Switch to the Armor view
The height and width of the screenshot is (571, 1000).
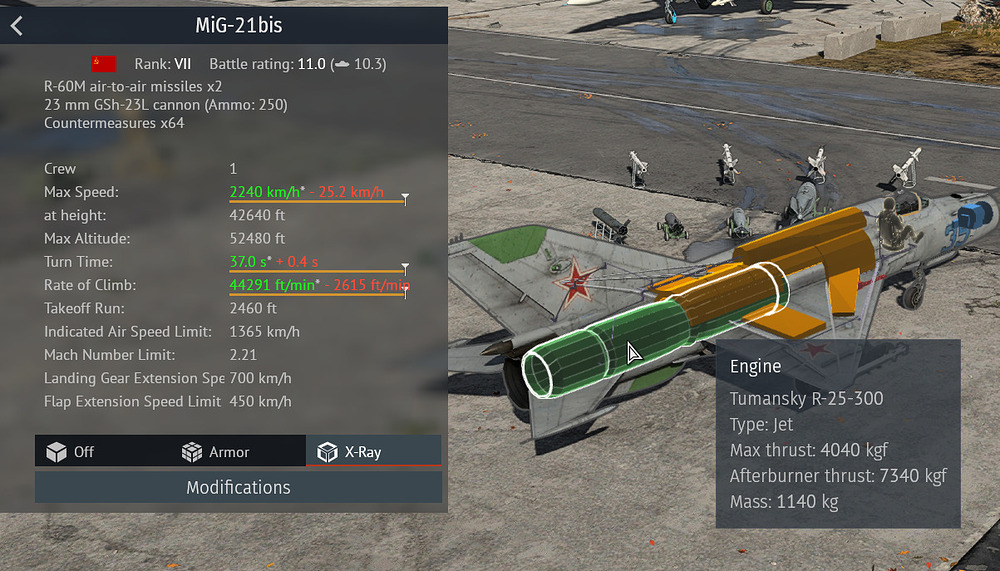point(215,452)
